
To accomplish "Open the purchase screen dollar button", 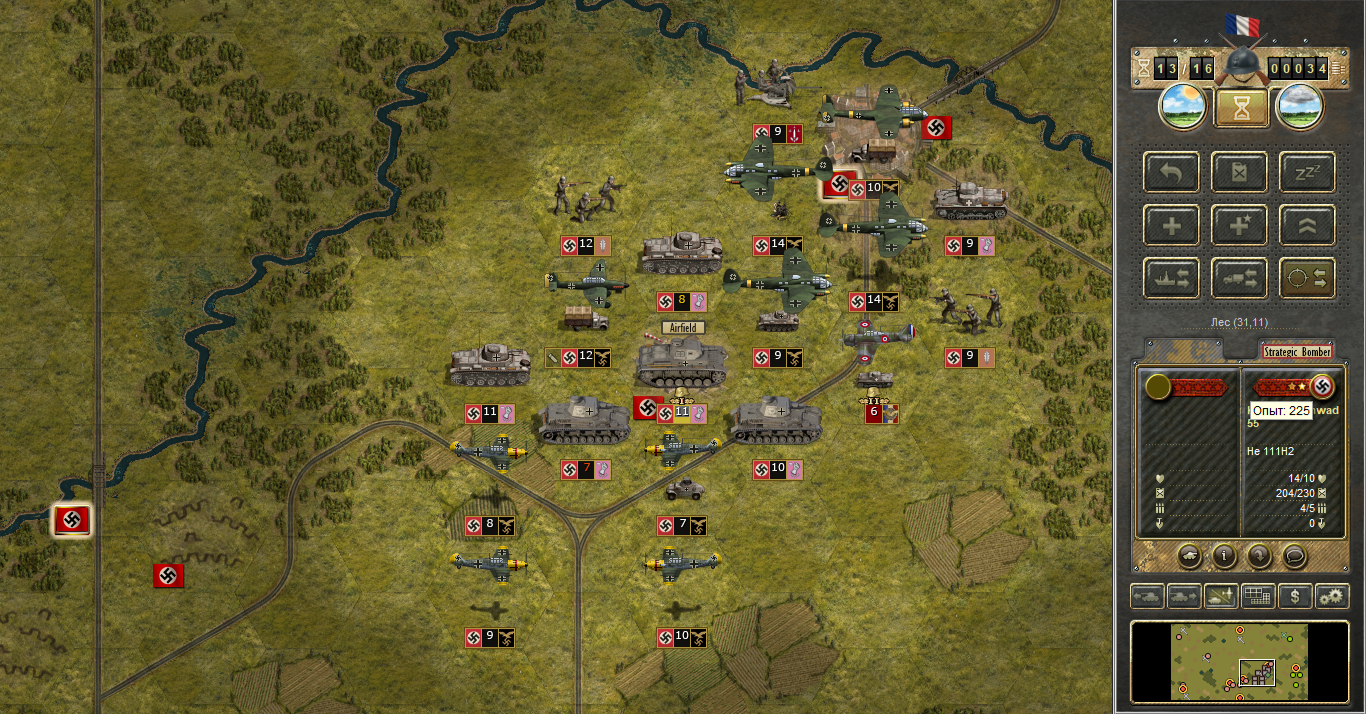I will [1295, 597].
